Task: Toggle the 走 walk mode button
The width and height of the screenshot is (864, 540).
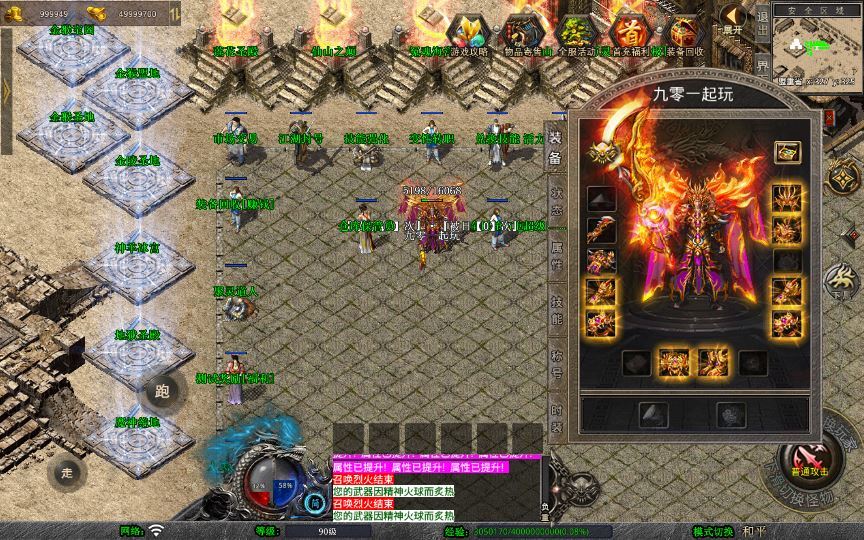Action: coord(68,472)
